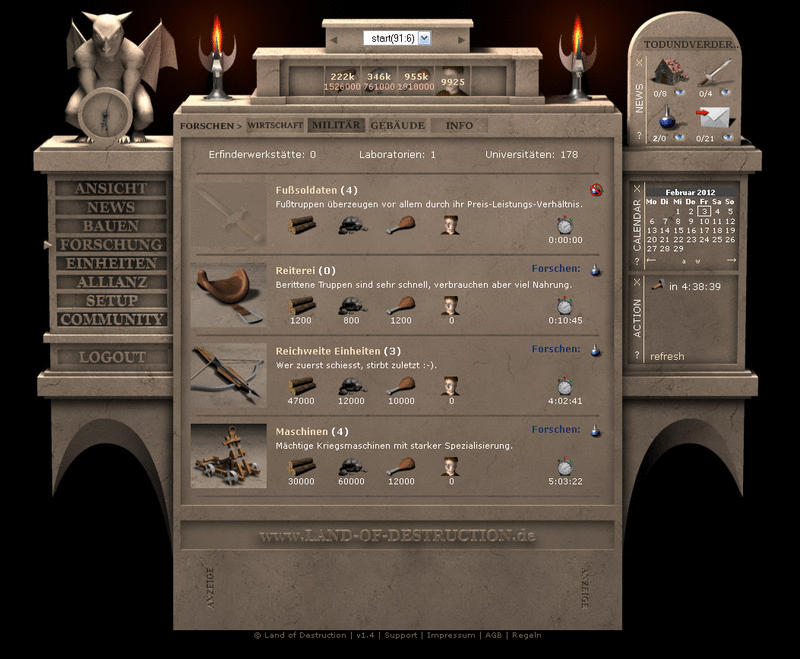Click Forschen for Maschinen
Viewport: 800px width, 659px height.
point(556,429)
